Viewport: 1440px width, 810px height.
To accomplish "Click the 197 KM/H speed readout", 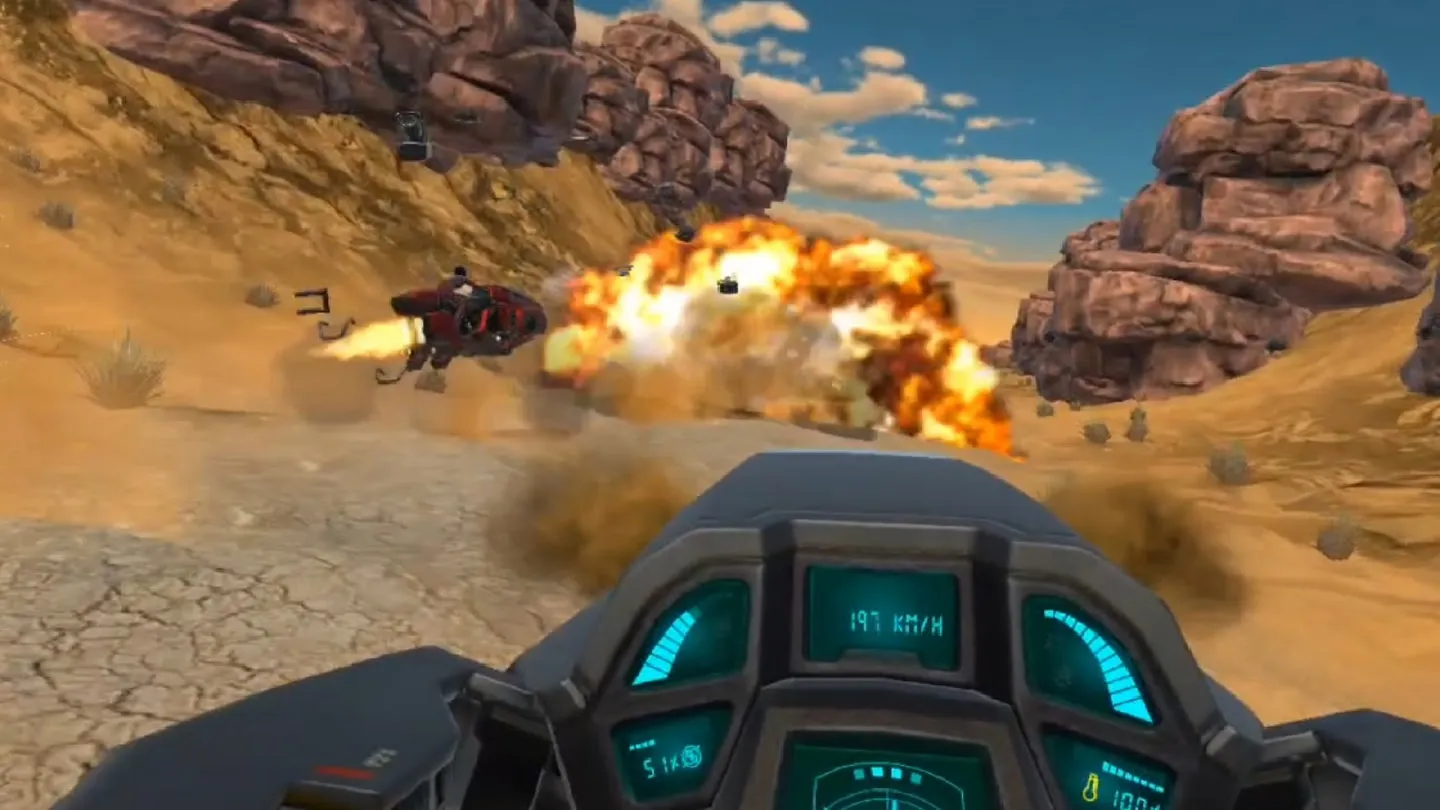I will (895, 621).
